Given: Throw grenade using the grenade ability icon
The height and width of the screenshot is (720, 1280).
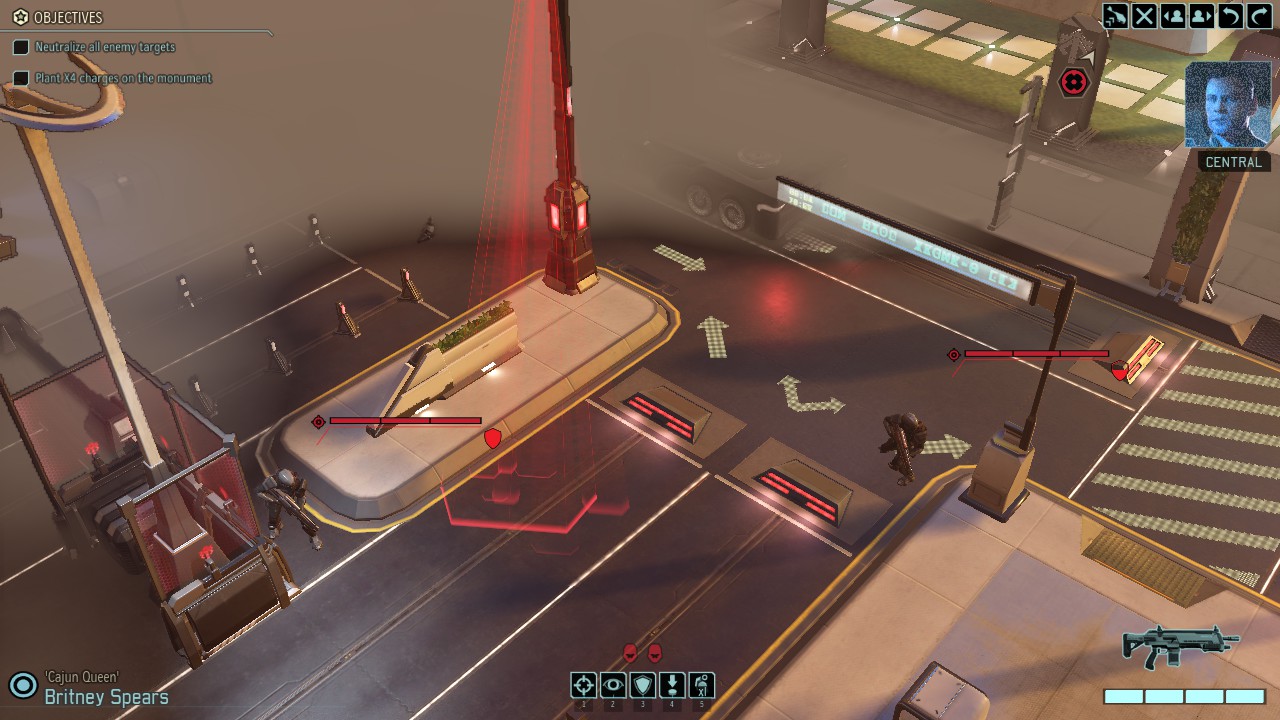Looking at the screenshot, I should (702, 685).
